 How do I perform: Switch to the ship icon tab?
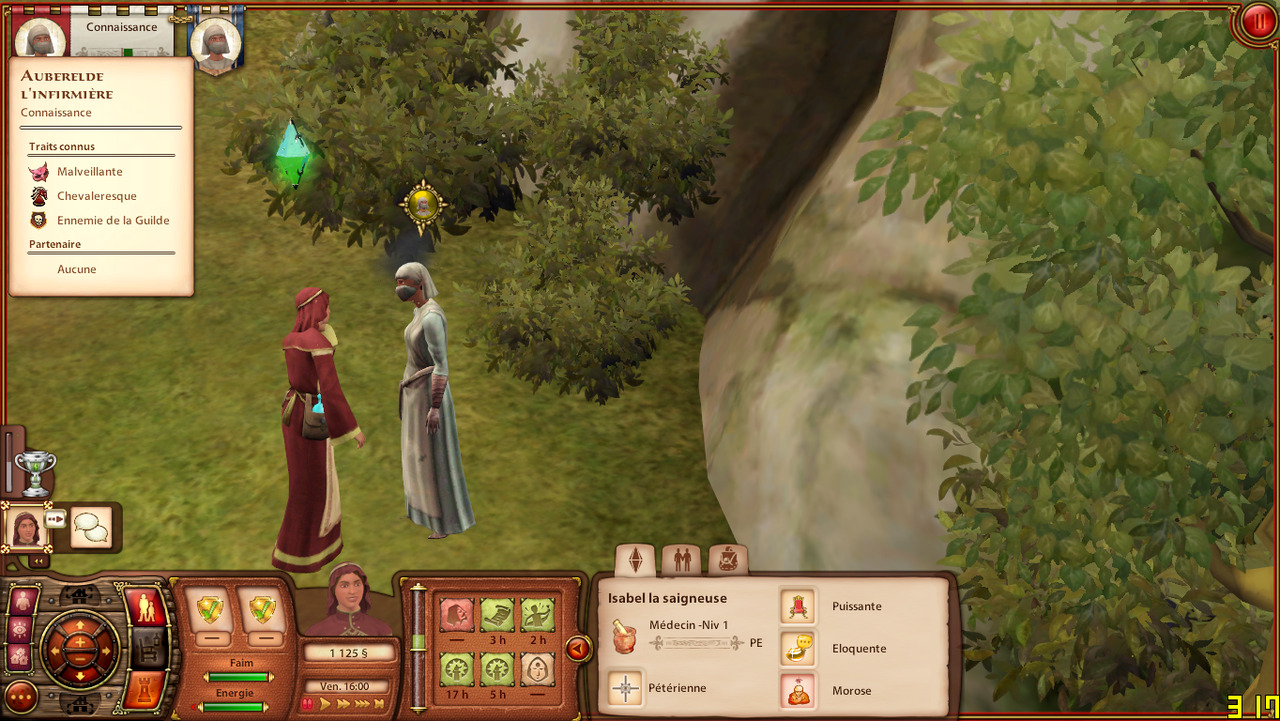[727, 560]
